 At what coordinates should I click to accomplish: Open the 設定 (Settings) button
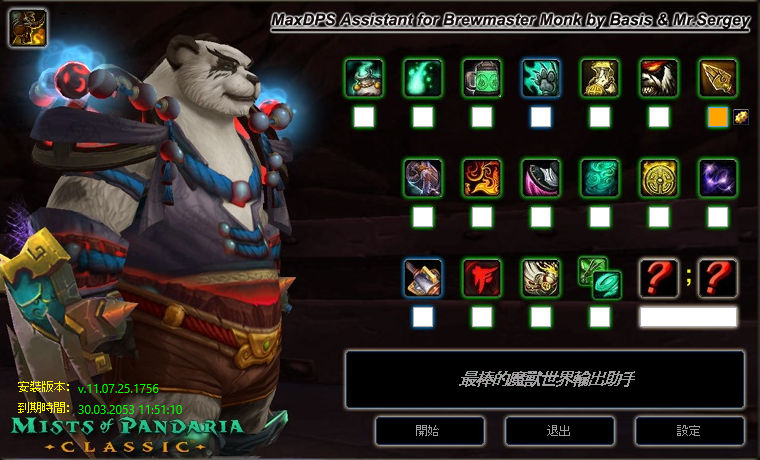point(688,431)
